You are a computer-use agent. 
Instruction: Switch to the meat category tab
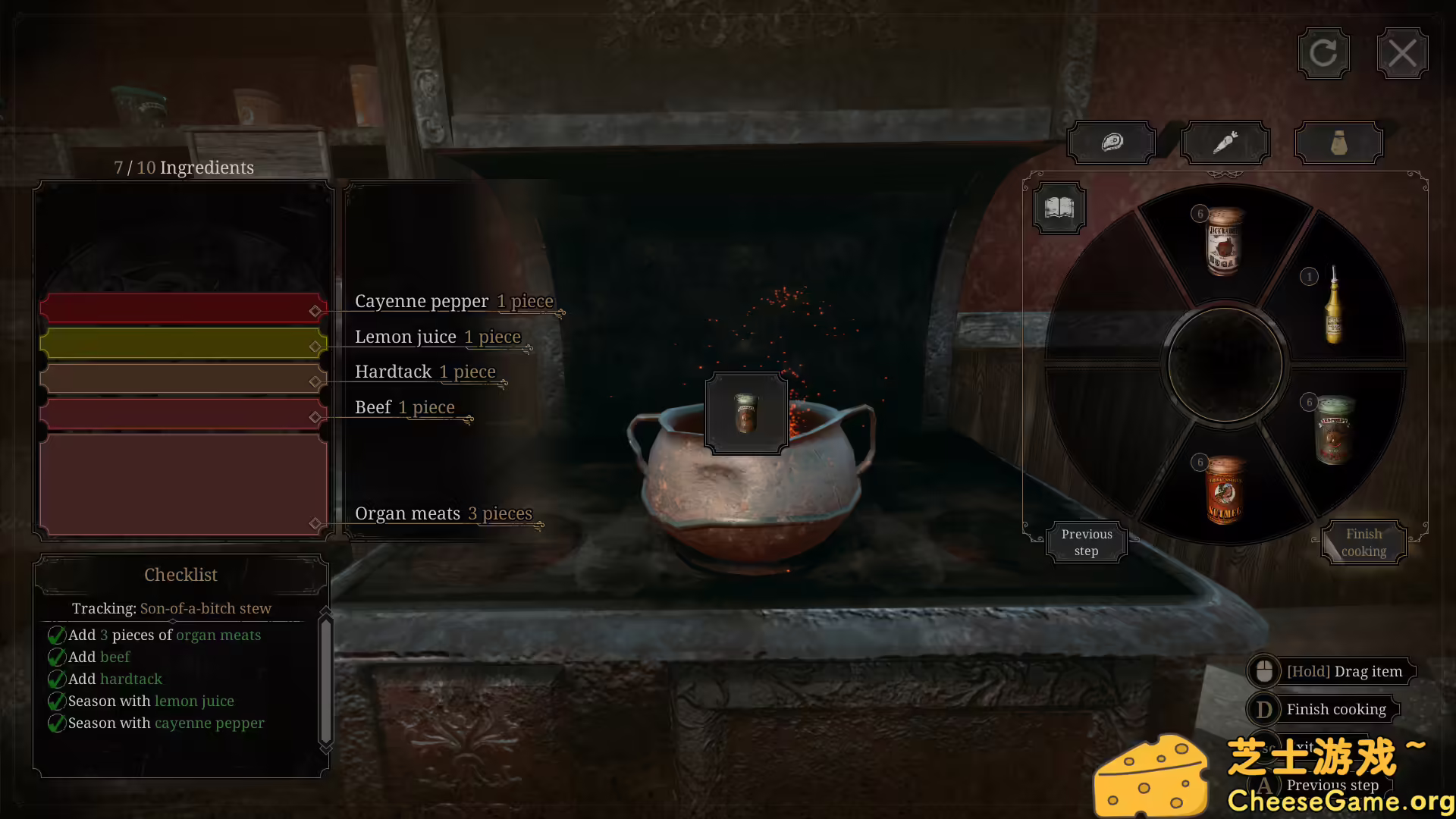pos(1112,142)
